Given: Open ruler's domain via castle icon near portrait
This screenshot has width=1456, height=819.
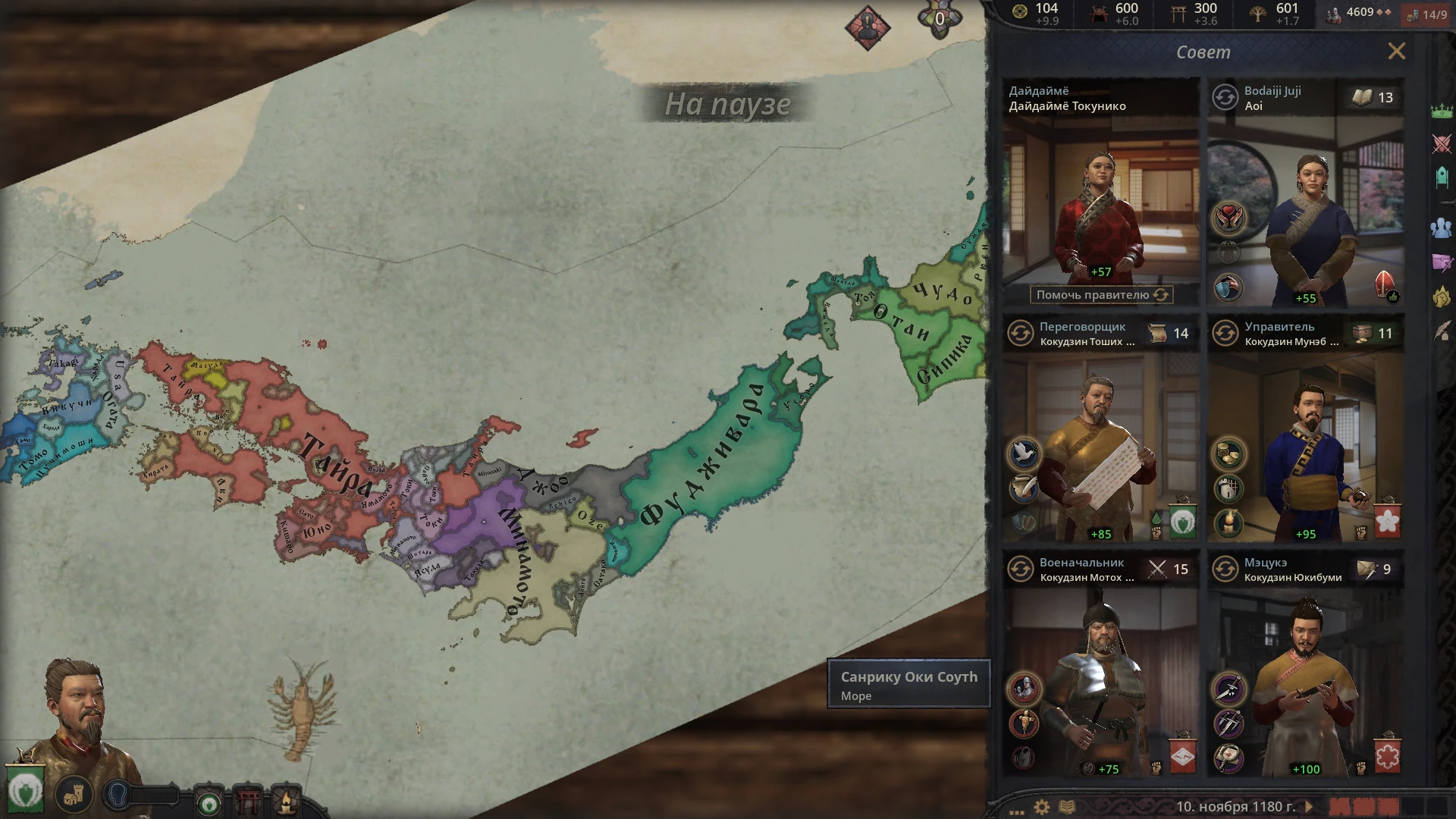Looking at the screenshot, I should coord(74,795).
